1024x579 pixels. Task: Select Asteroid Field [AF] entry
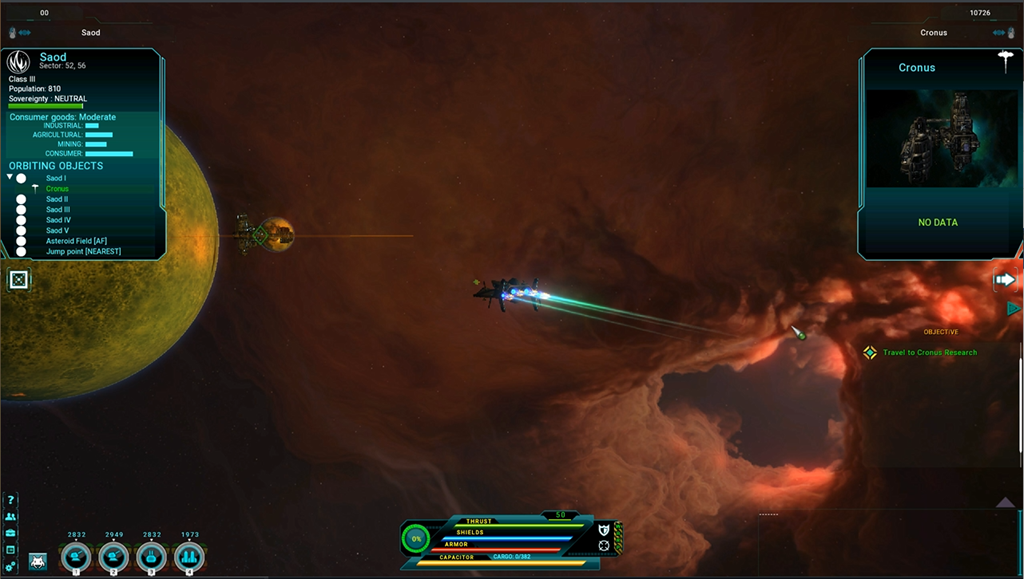78,241
